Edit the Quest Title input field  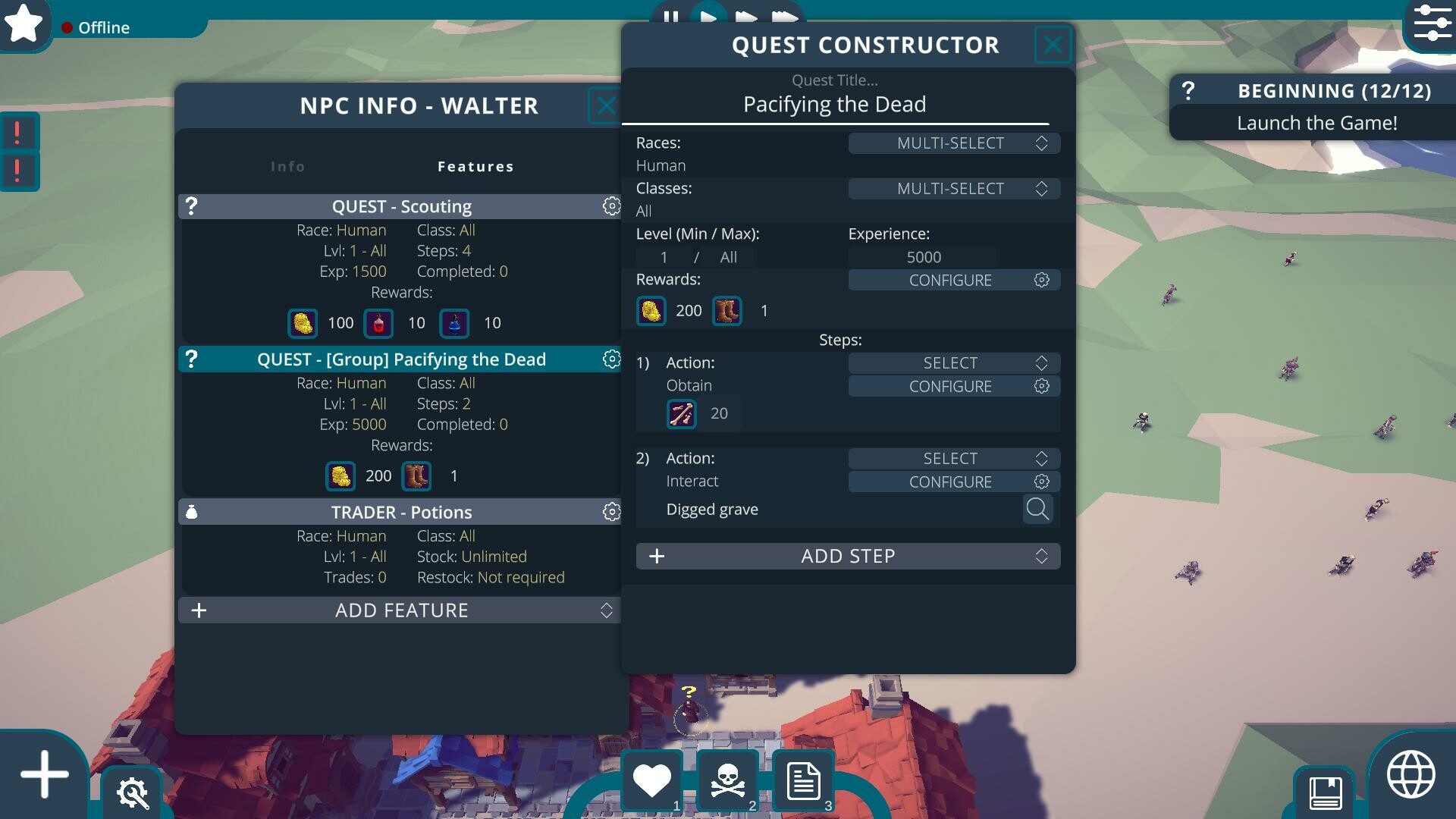coord(834,104)
